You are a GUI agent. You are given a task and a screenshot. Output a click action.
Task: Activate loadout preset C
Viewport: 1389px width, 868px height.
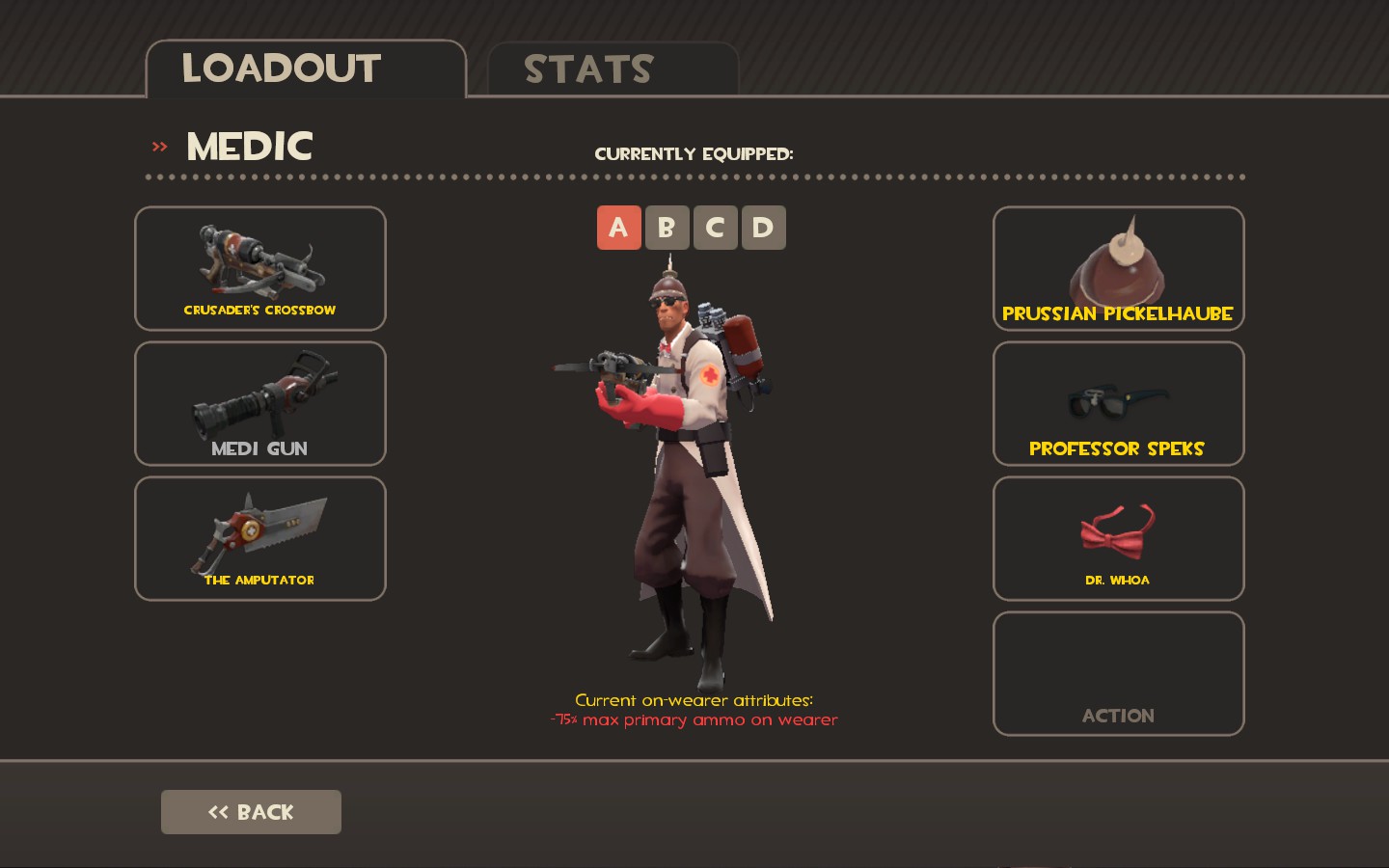(x=715, y=228)
